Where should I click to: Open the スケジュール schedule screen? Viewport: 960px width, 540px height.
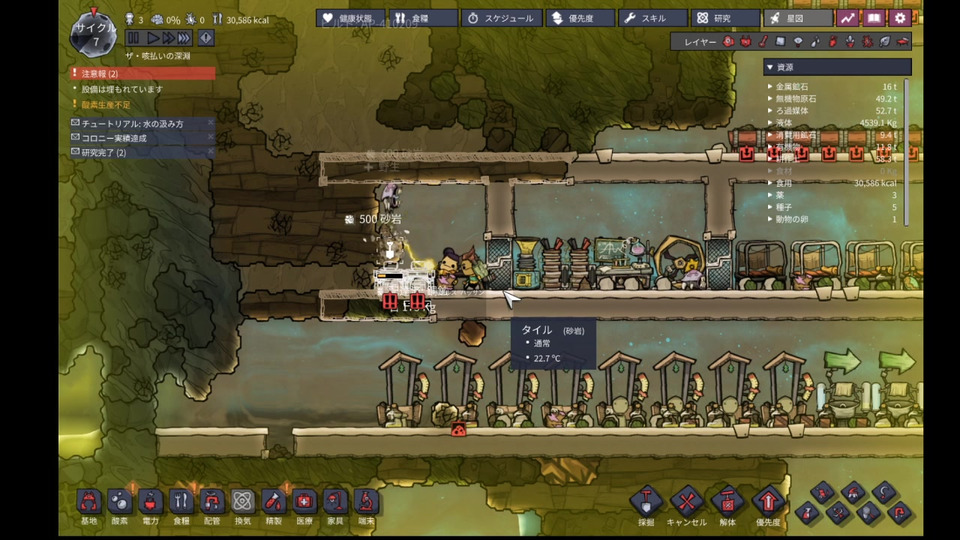pos(502,18)
